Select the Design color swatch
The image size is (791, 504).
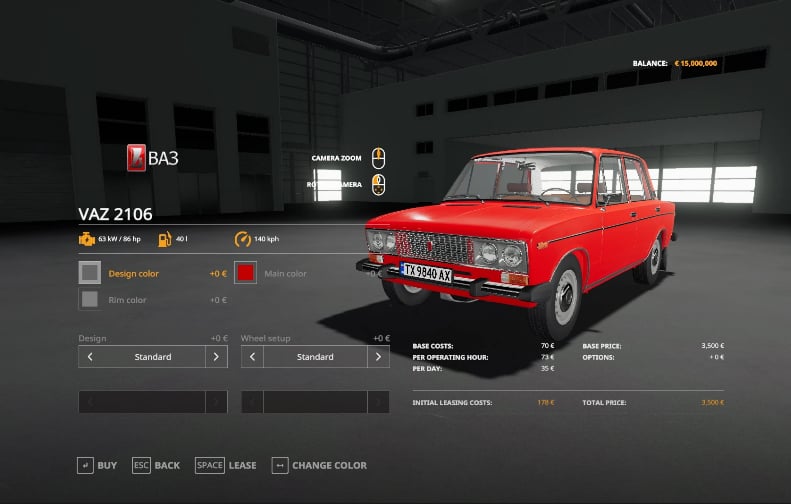90,273
